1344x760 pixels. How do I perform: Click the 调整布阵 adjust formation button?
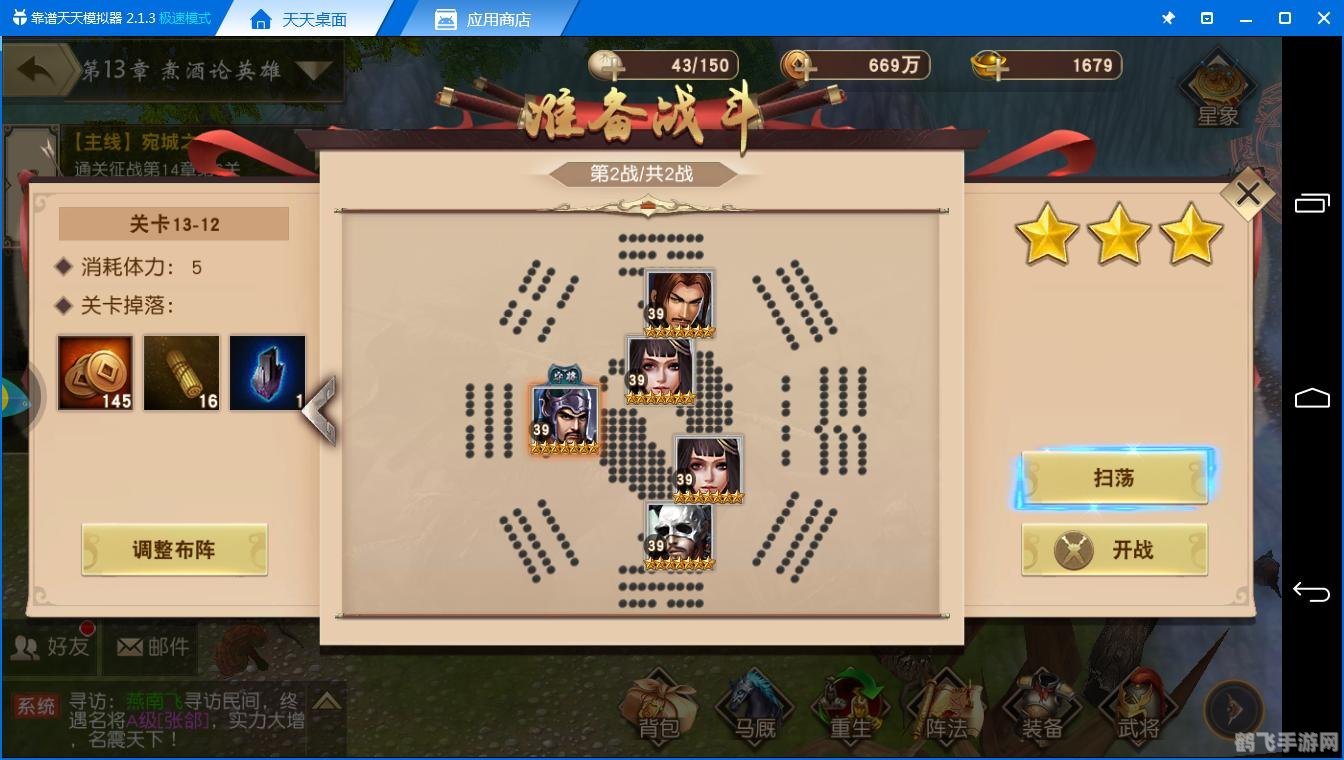174,549
